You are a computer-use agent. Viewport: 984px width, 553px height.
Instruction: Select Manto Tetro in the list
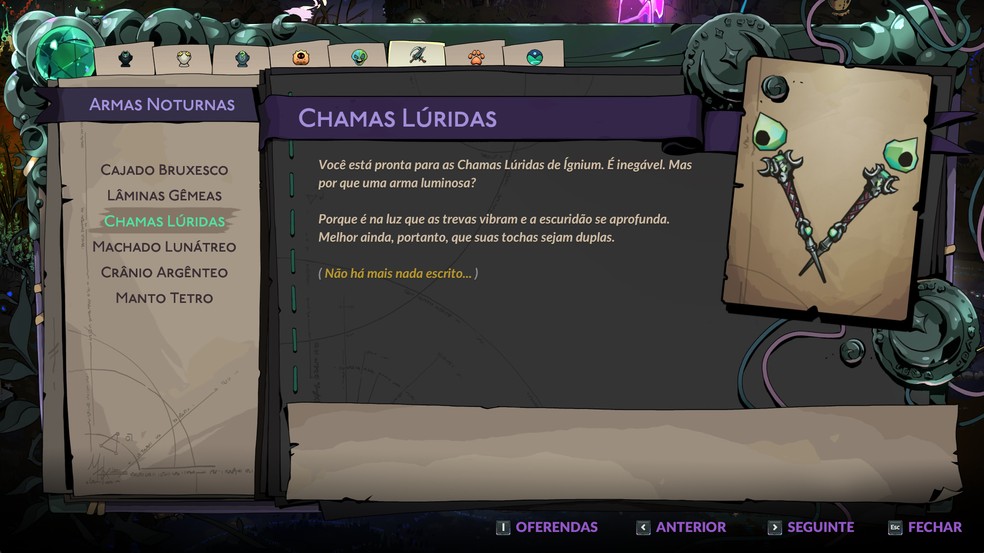click(164, 298)
